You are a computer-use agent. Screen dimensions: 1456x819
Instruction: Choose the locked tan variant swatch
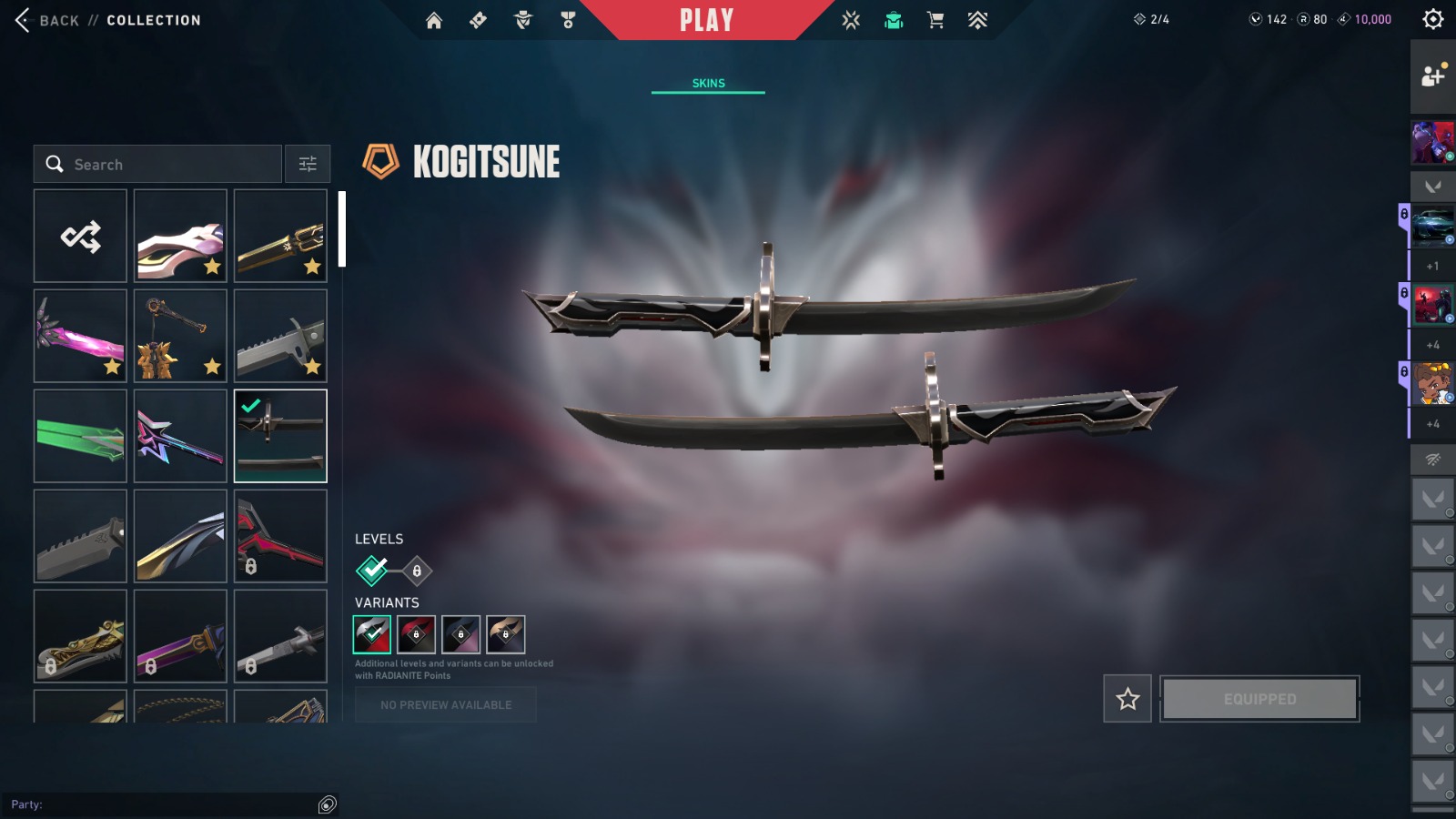(505, 634)
